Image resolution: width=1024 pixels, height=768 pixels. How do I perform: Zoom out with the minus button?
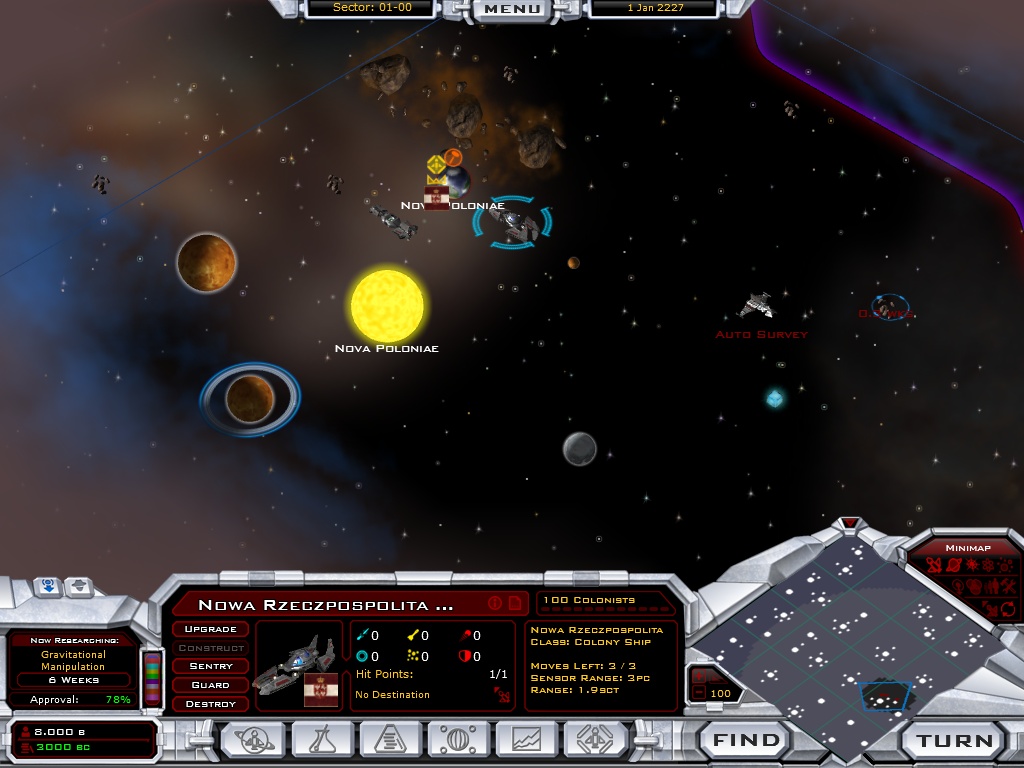[x=697, y=694]
